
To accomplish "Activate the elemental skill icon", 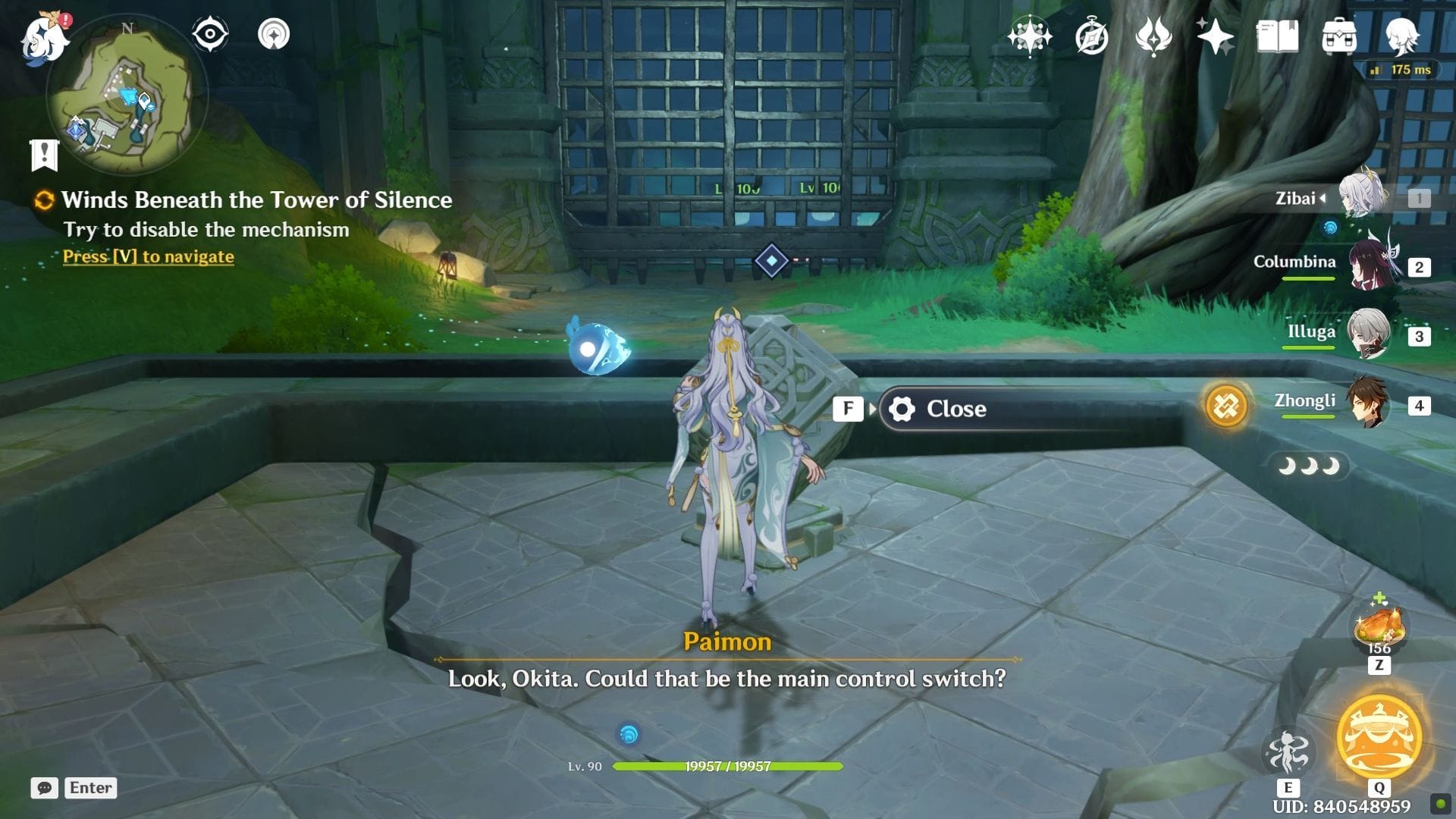I will click(x=1288, y=752).
